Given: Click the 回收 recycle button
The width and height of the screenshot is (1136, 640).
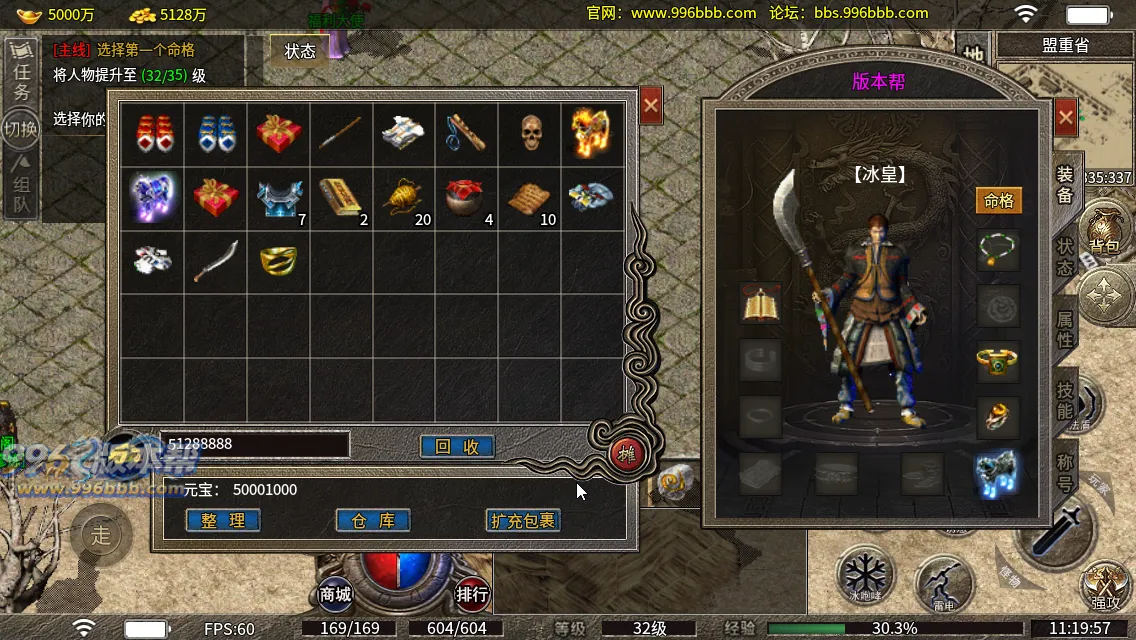Looking at the screenshot, I should [x=457, y=447].
